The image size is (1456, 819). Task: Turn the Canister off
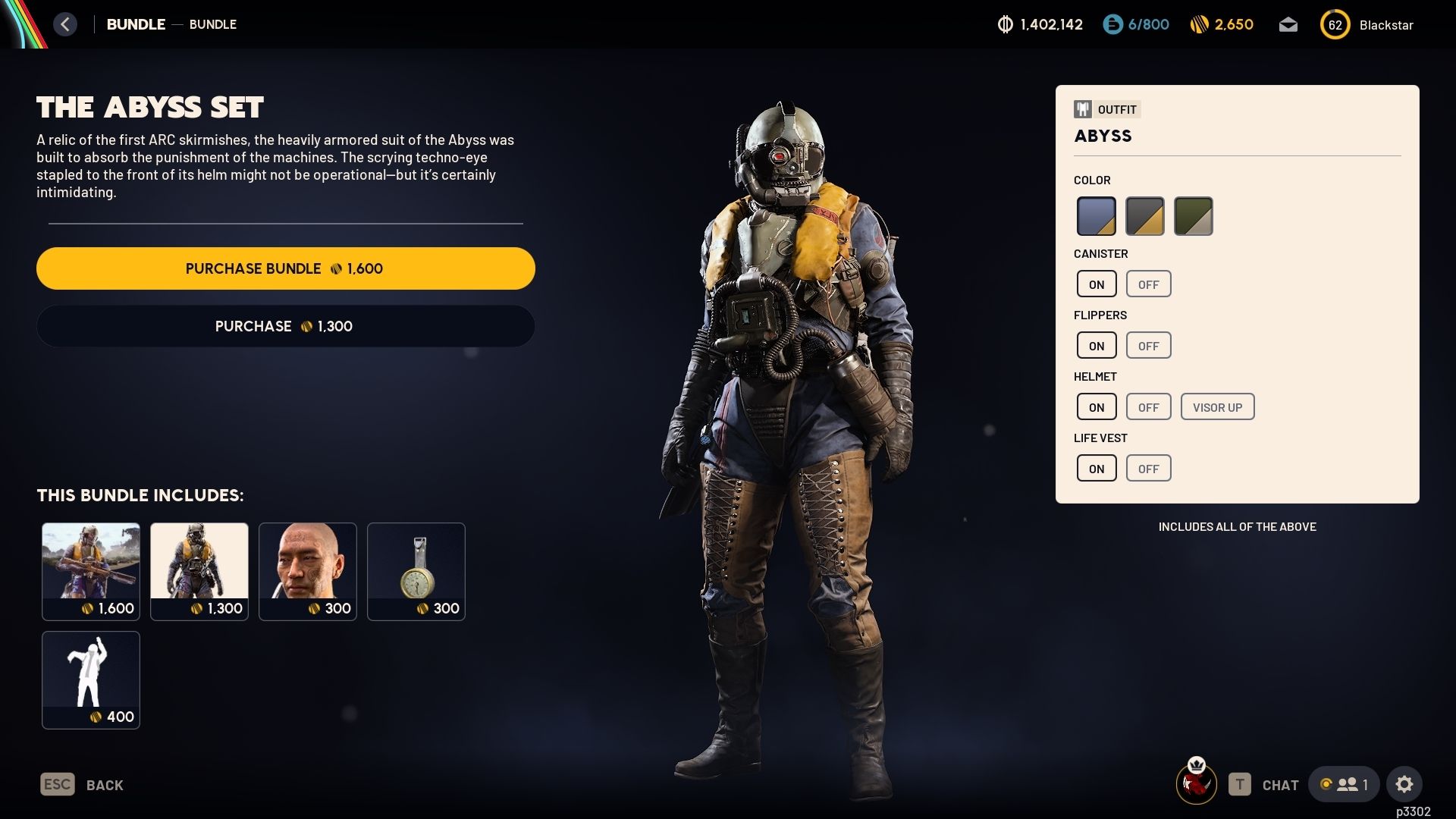[1148, 283]
